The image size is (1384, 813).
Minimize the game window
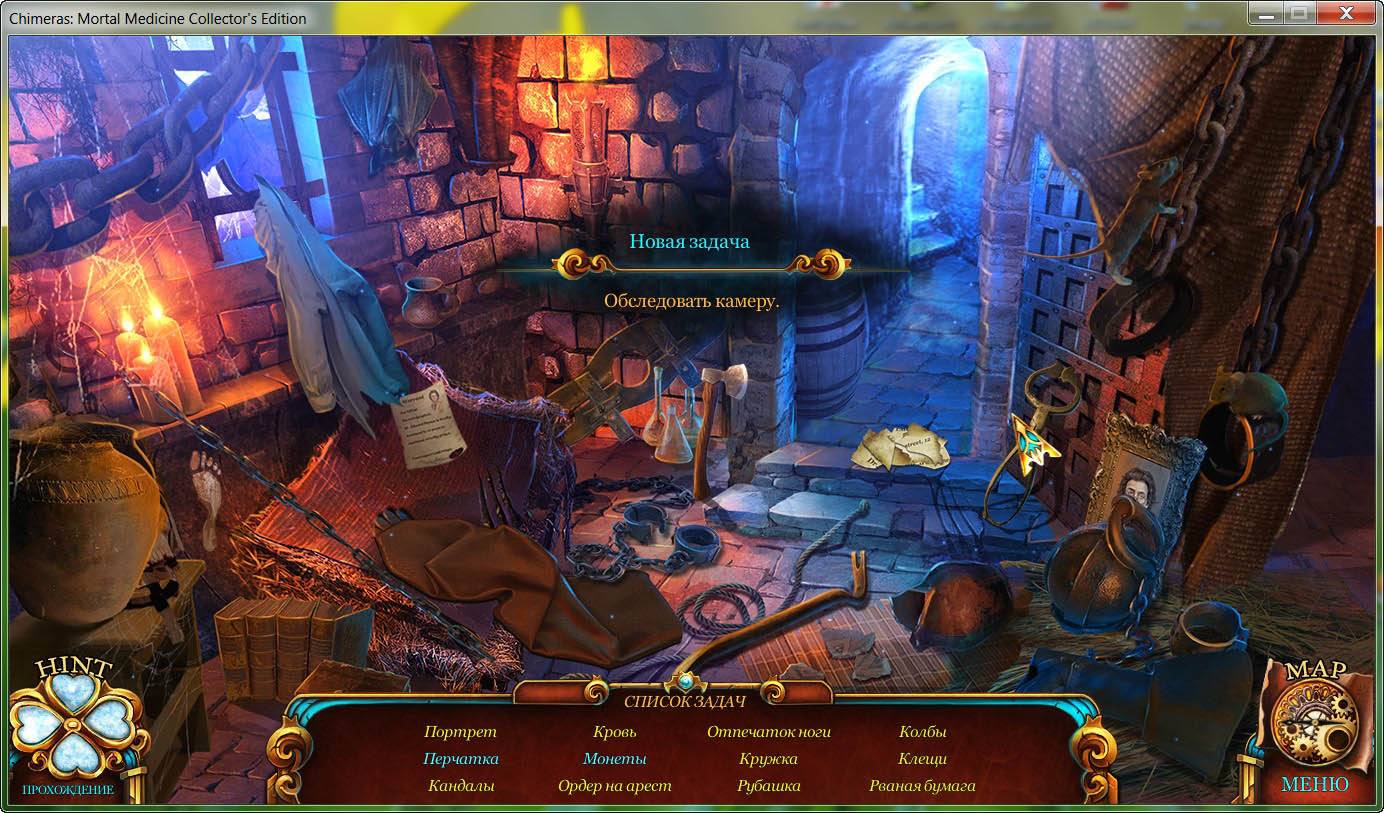pyautogui.click(x=1265, y=14)
